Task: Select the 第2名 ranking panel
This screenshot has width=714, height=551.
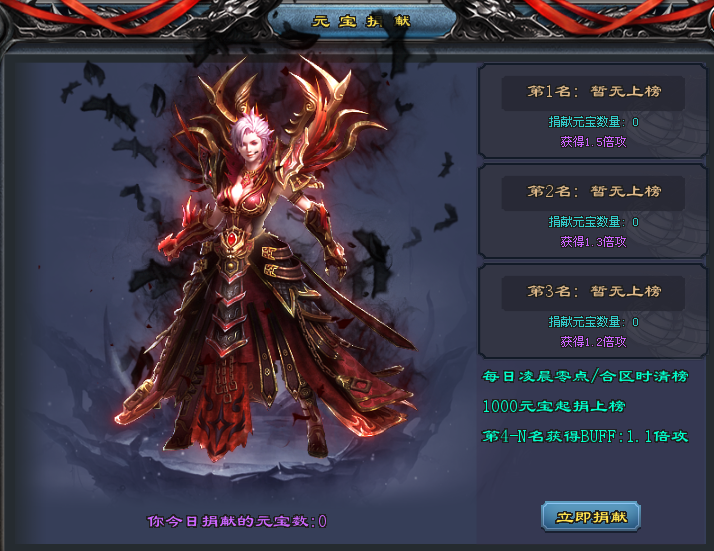Action: point(593,211)
